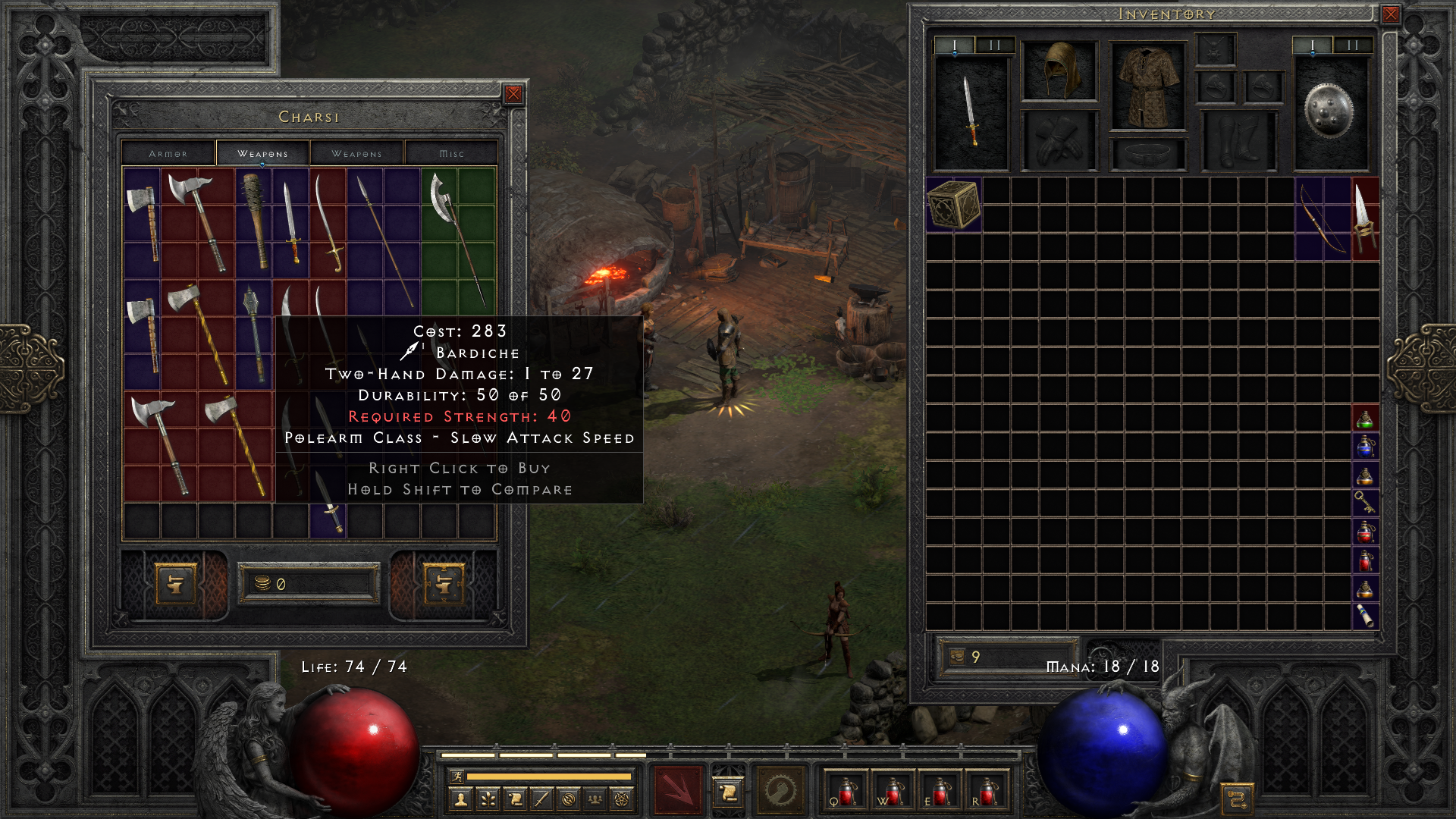Close the Inventory panel

pyautogui.click(x=1390, y=14)
